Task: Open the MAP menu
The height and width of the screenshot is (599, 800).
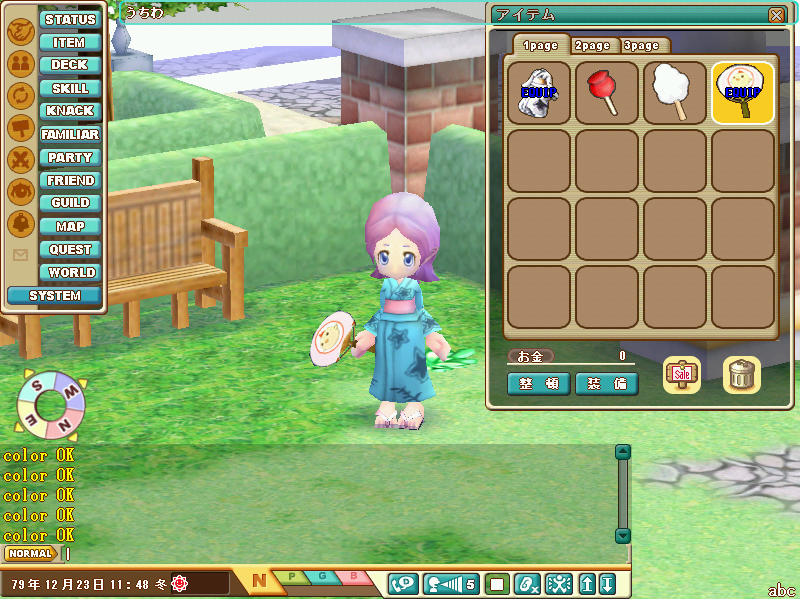Action: pos(70,226)
